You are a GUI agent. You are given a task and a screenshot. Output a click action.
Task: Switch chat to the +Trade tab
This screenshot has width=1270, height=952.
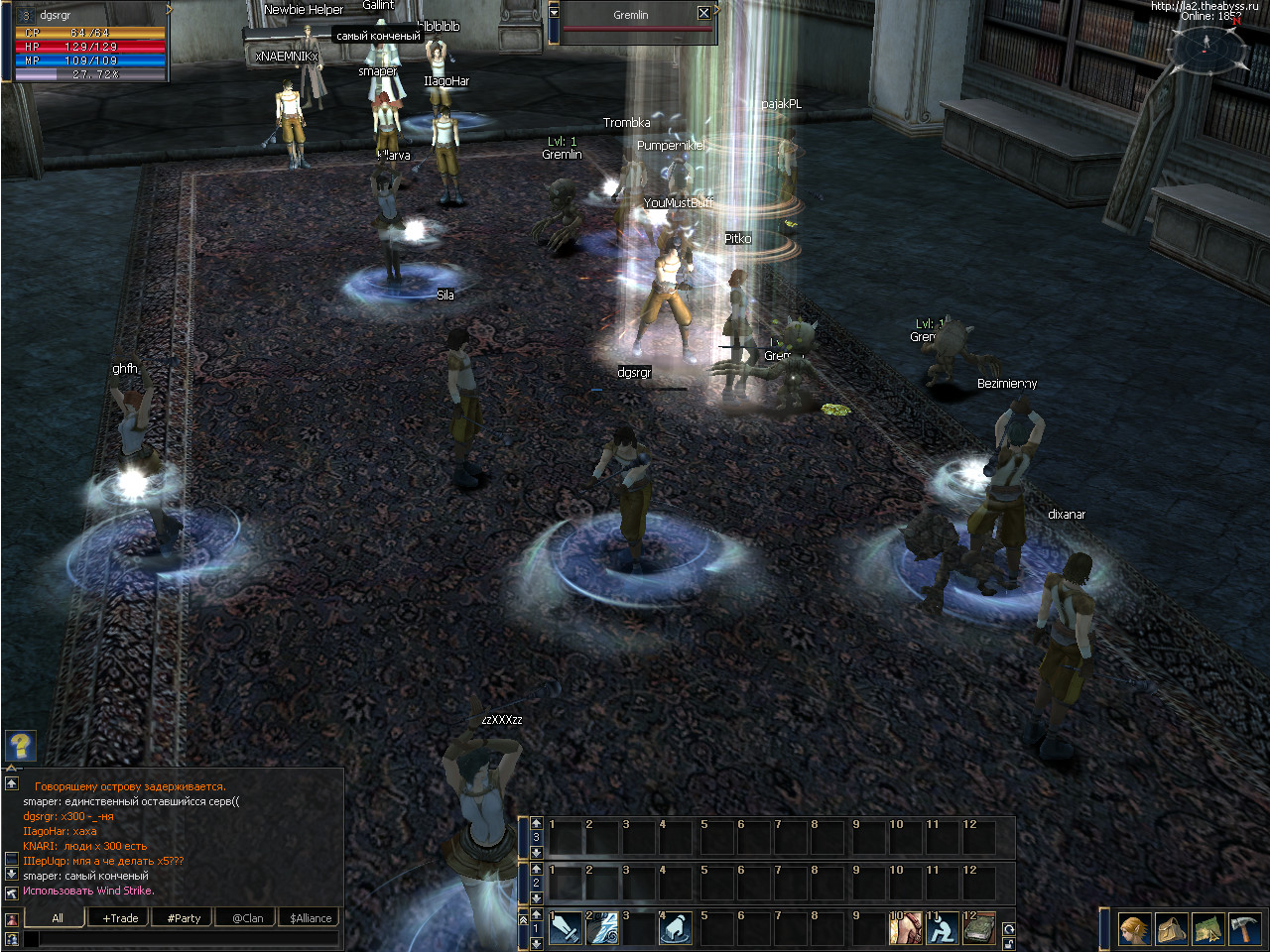pyautogui.click(x=120, y=918)
